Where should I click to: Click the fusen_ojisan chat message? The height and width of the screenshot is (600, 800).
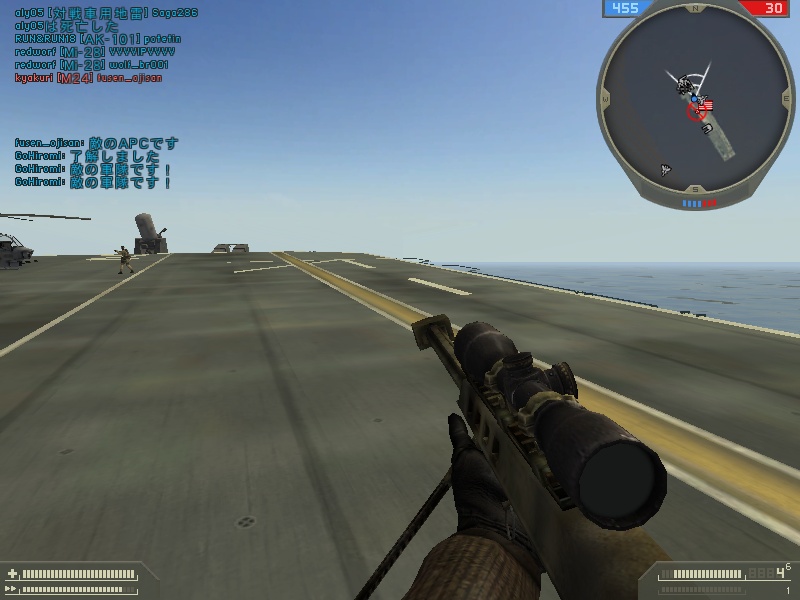(96, 143)
